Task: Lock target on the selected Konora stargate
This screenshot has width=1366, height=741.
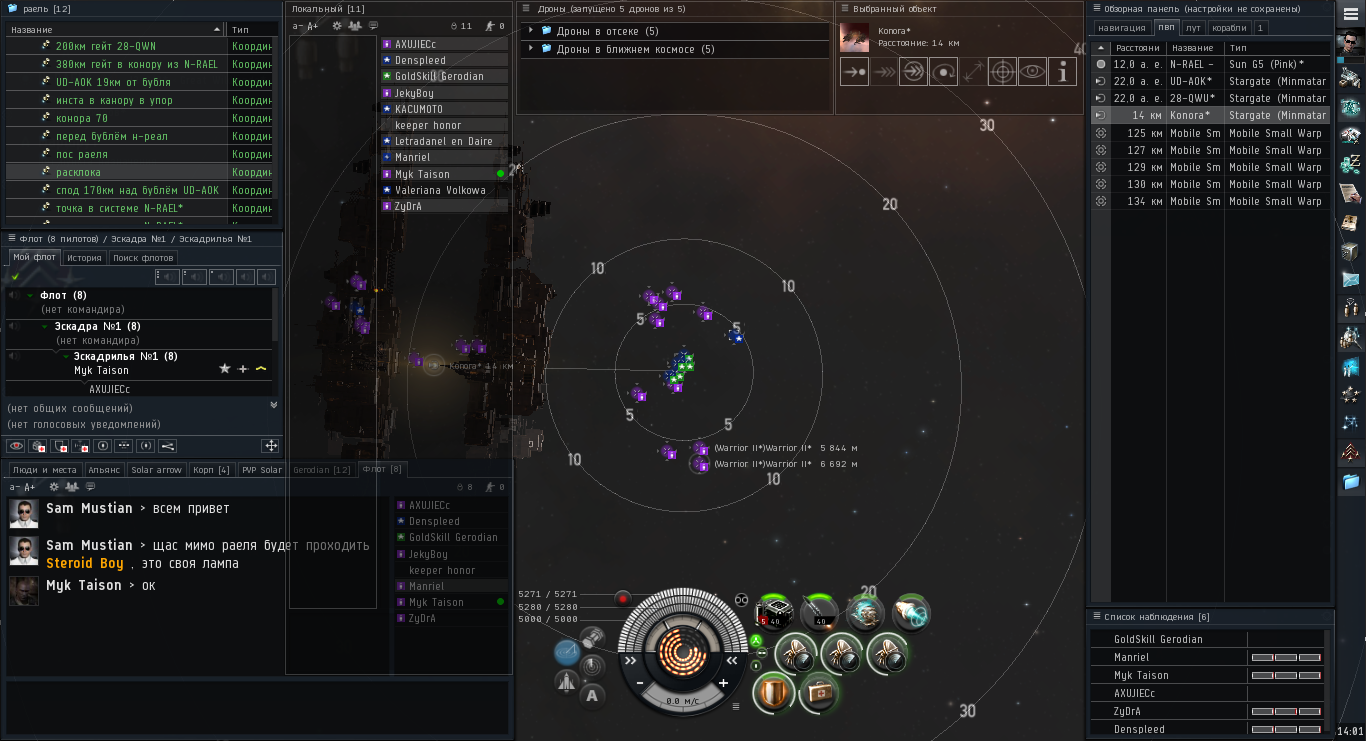Action: tap(1003, 72)
